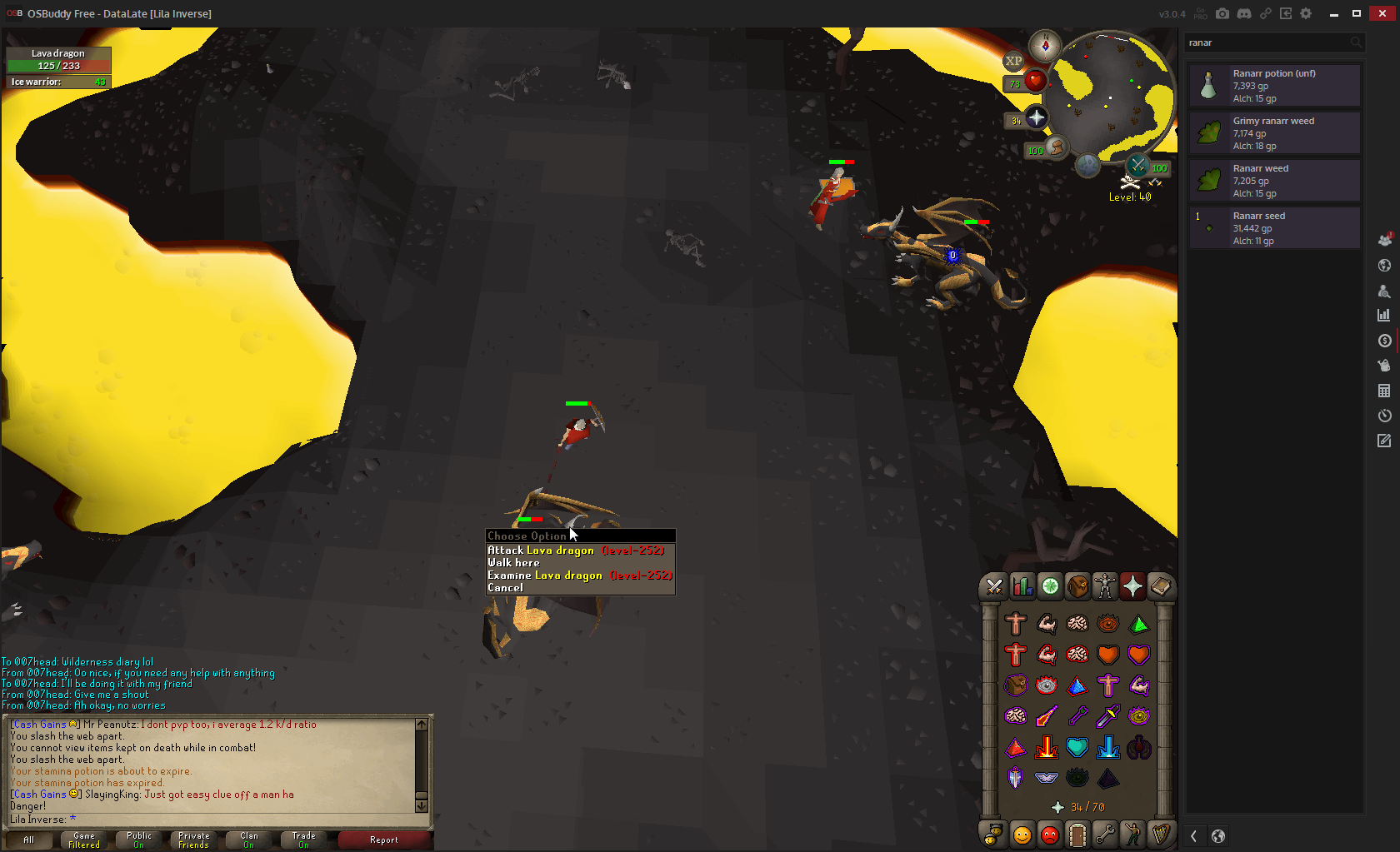Toggle the run energy orb
The width and height of the screenshot is (1400, 852).
point(1056,148)
